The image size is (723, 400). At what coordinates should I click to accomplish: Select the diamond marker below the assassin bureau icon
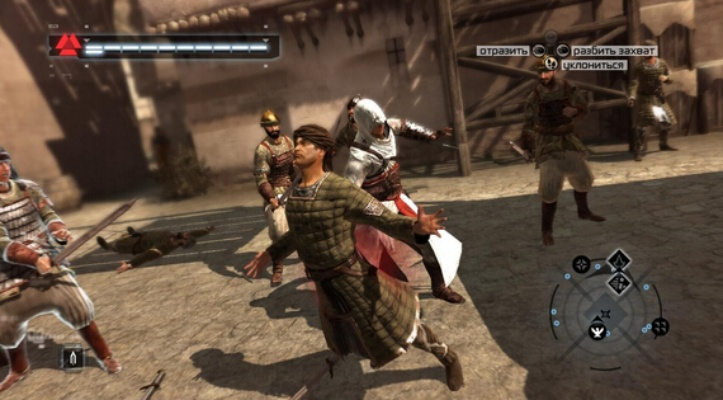[x=619, y=284]
